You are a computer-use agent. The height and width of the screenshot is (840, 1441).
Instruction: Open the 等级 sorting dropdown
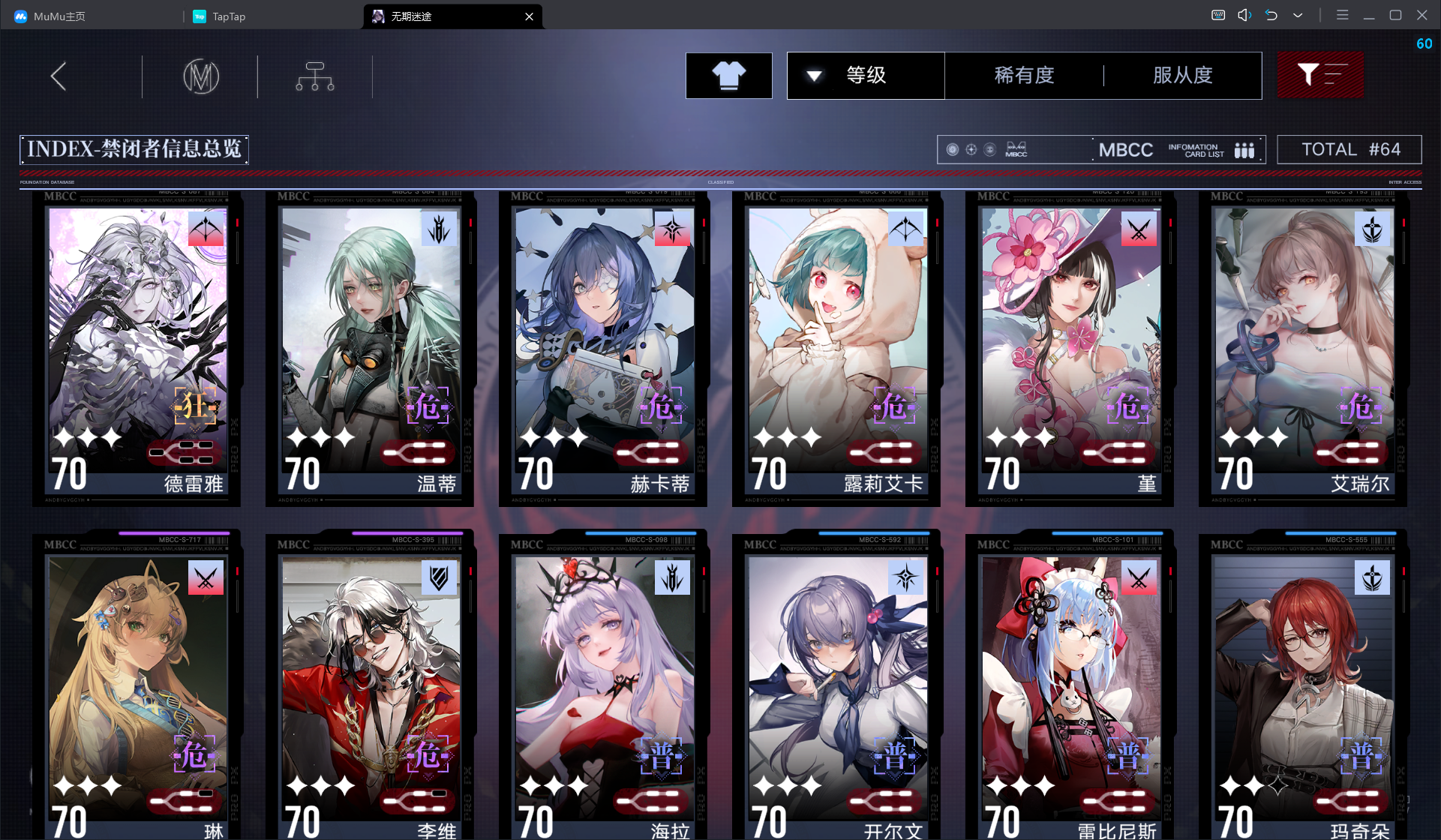[x=866, y=76]
